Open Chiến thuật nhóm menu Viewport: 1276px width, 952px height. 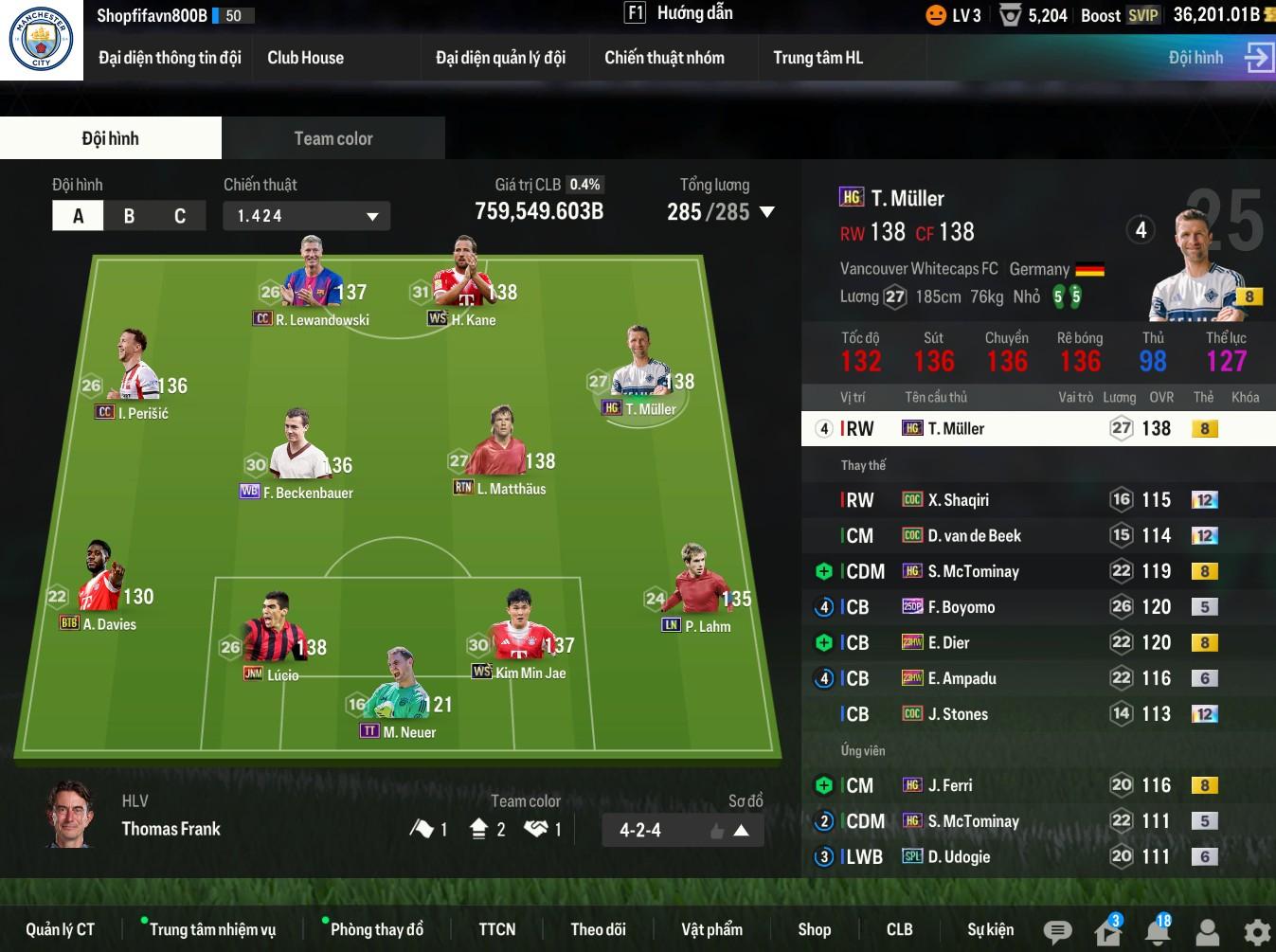coord(664,58)
